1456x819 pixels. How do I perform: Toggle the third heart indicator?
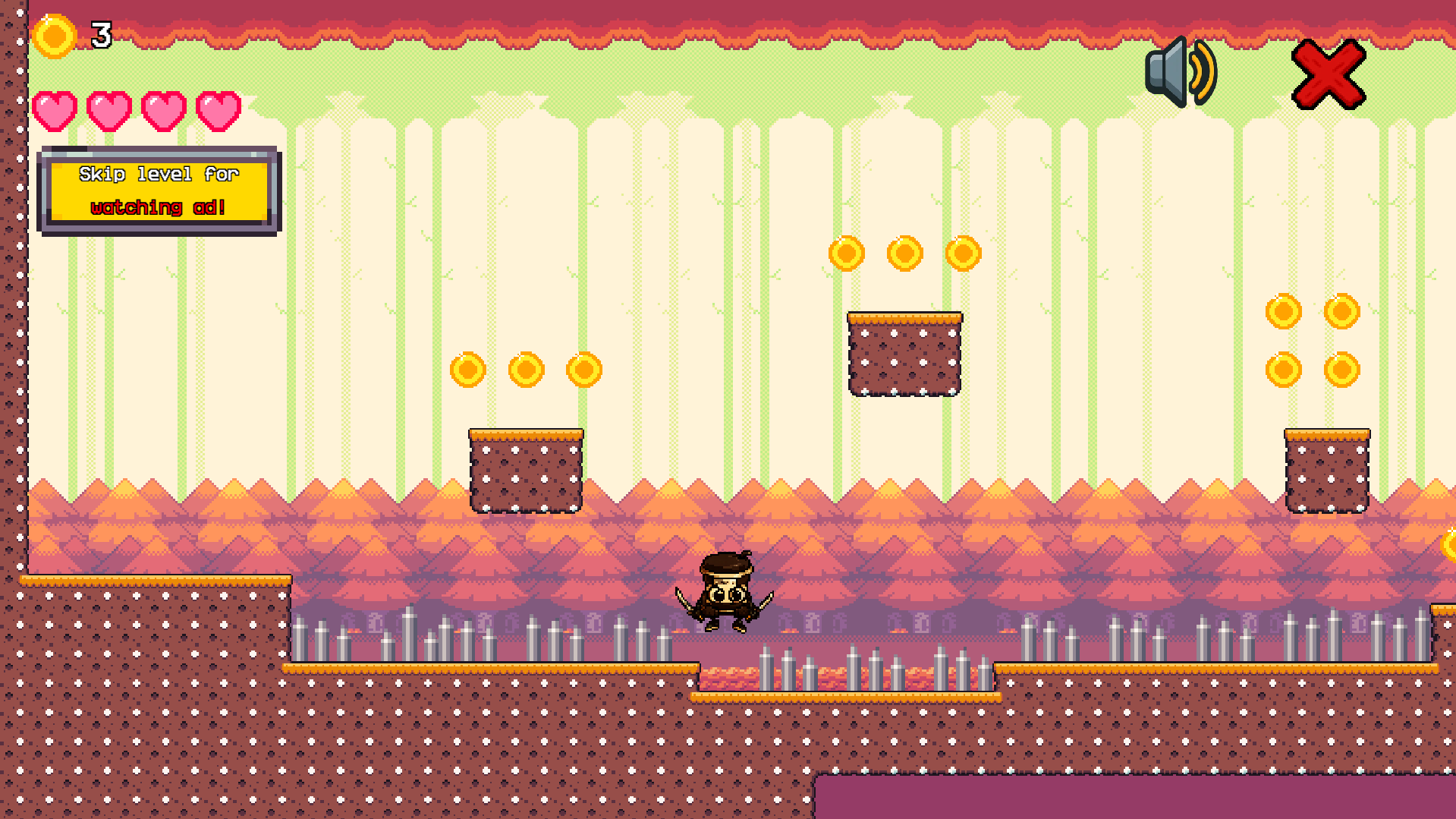click(x=163, y=110)
